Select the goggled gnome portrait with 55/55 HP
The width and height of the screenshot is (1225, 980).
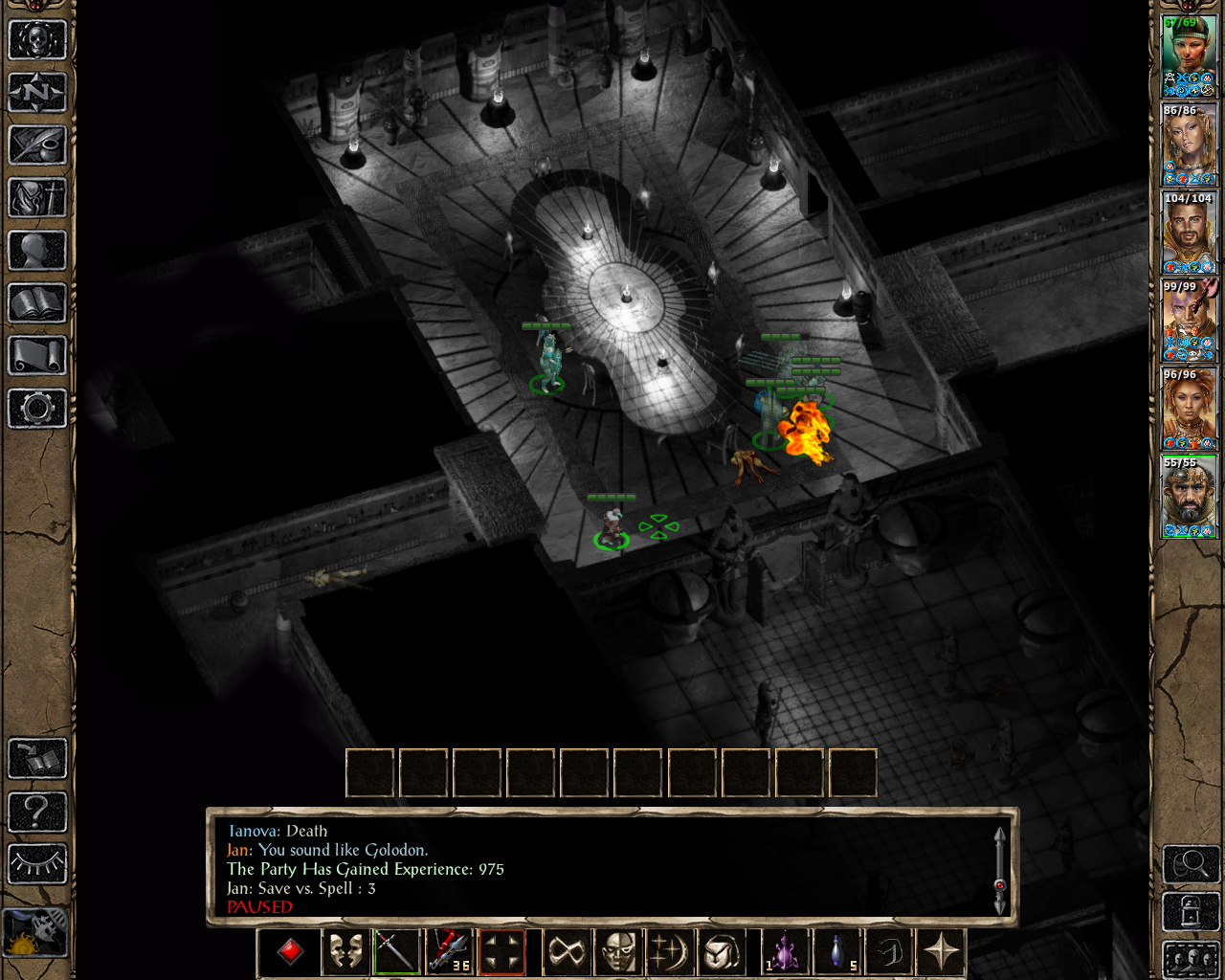tap(1189, 497)
